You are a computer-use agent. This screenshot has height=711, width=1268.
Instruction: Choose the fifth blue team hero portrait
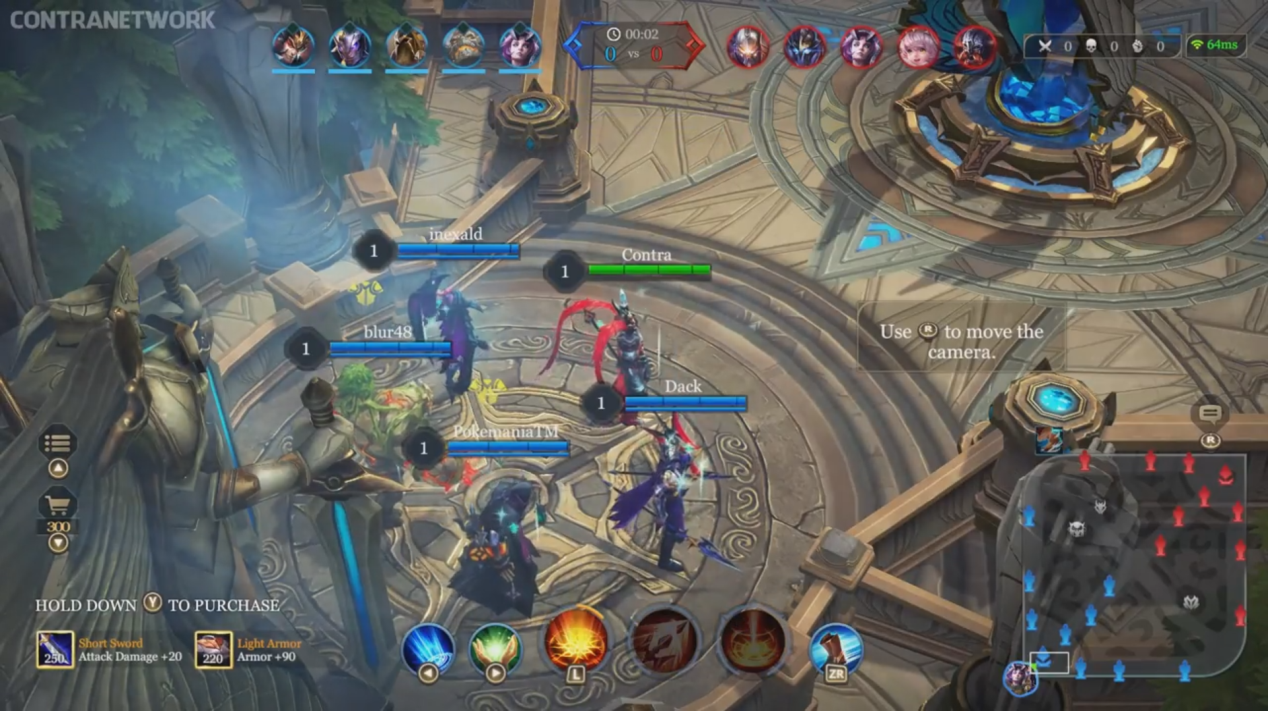coord(520,46)
